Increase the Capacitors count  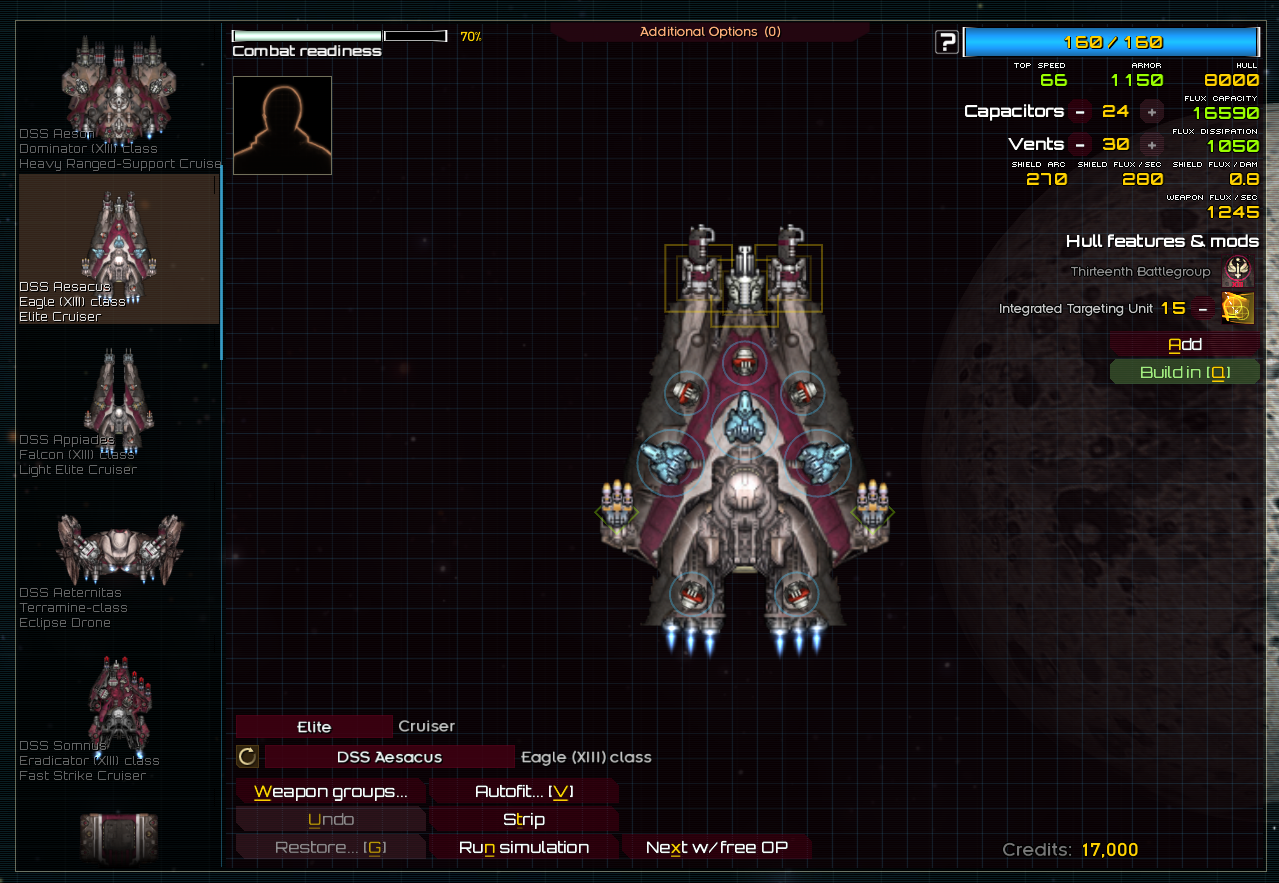click(x=1152, y=112)
